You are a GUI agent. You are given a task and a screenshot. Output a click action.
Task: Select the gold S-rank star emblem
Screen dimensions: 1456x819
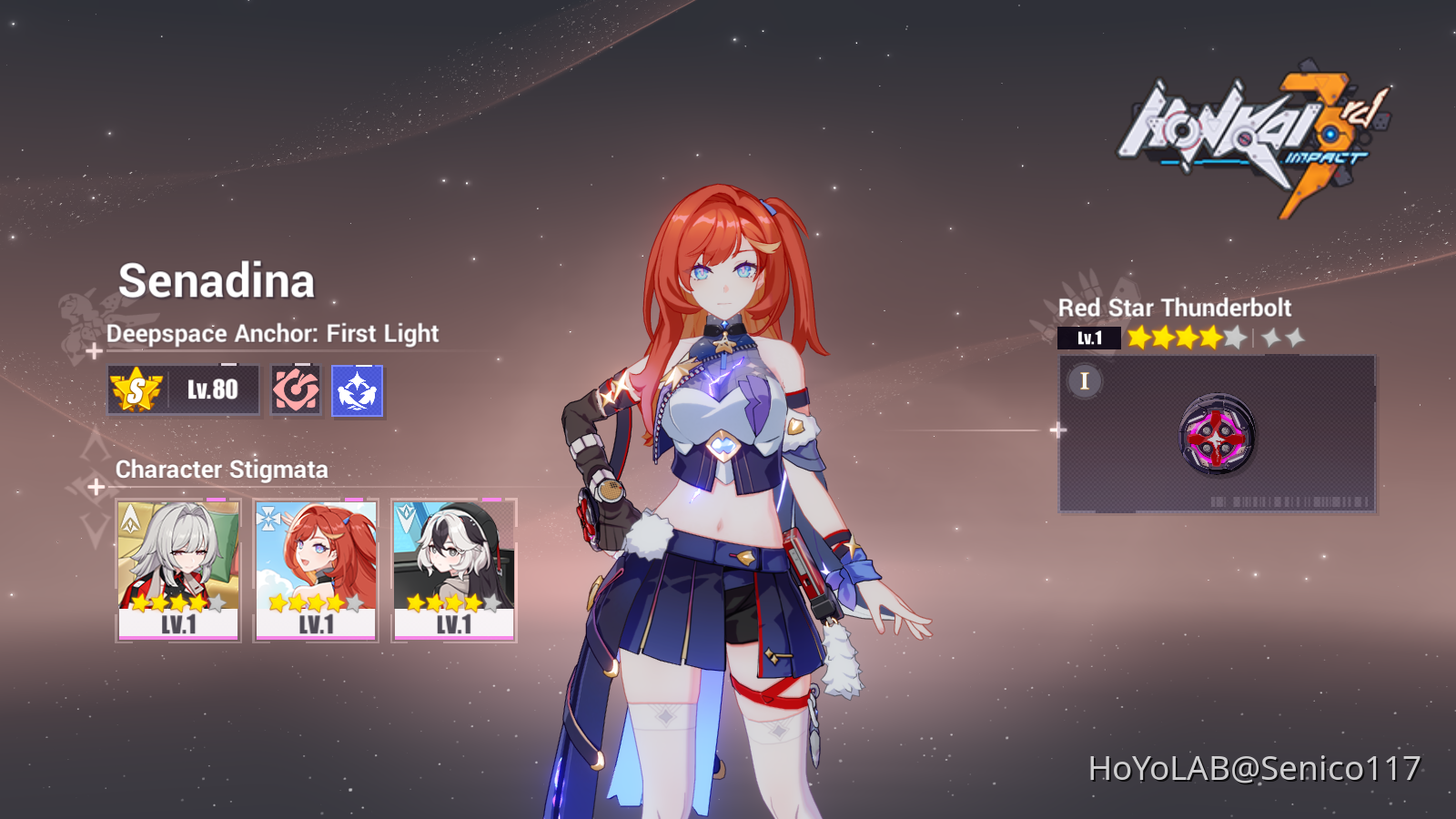coord(133,389)
